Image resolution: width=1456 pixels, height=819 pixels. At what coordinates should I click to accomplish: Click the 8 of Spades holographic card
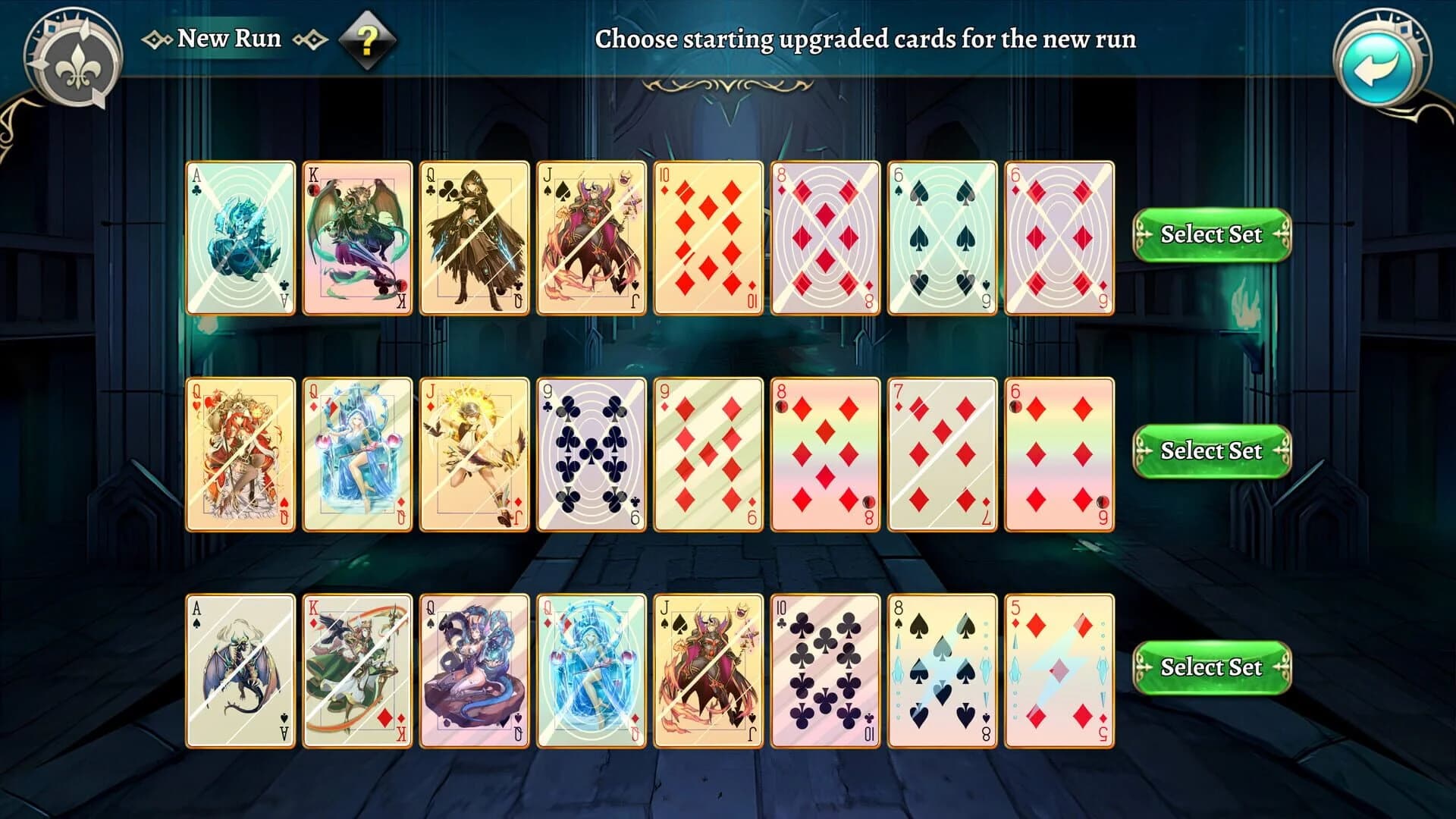pyautogui.click(x=940, y=667)
